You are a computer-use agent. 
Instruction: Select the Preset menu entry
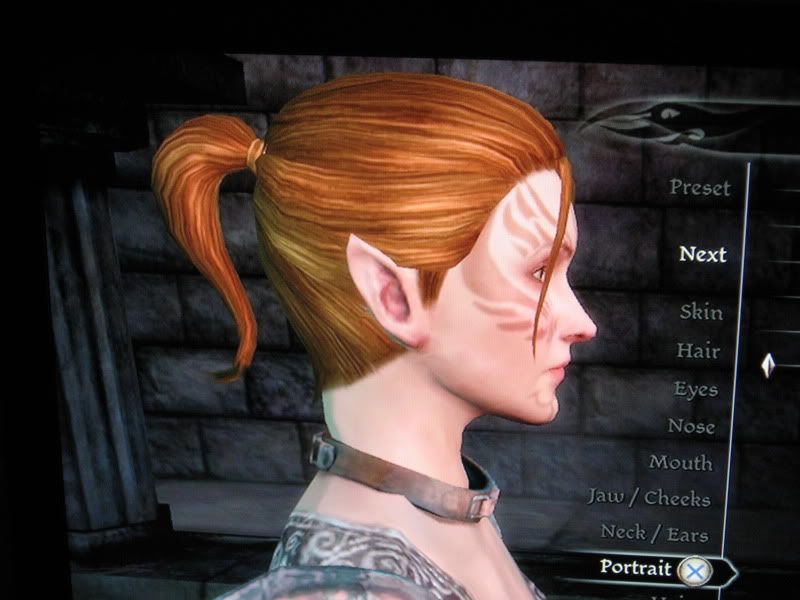click(x=700, y=187)
